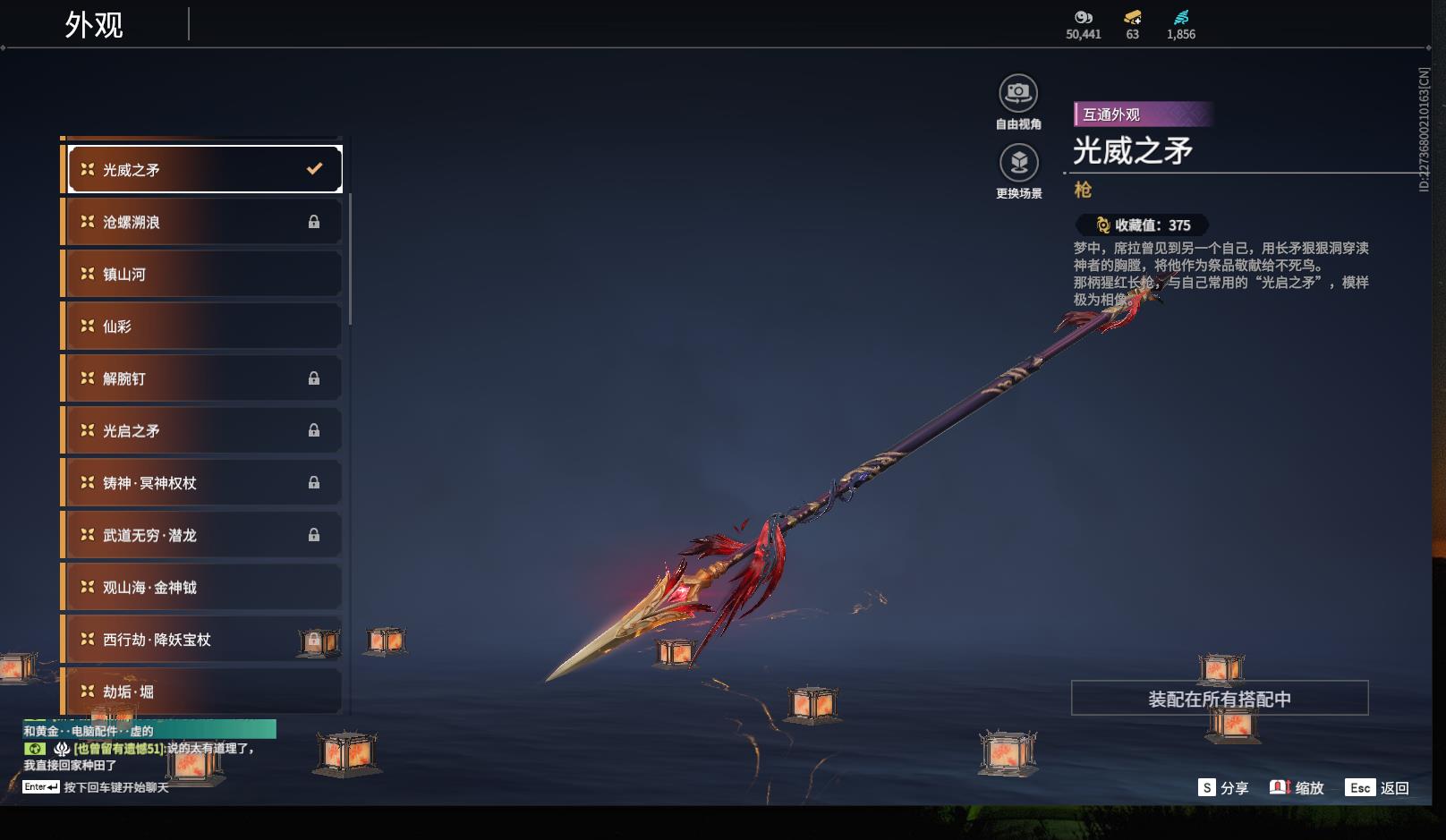
Task: Select the 劫垢·堀 appearance
Action: [202, 692]
